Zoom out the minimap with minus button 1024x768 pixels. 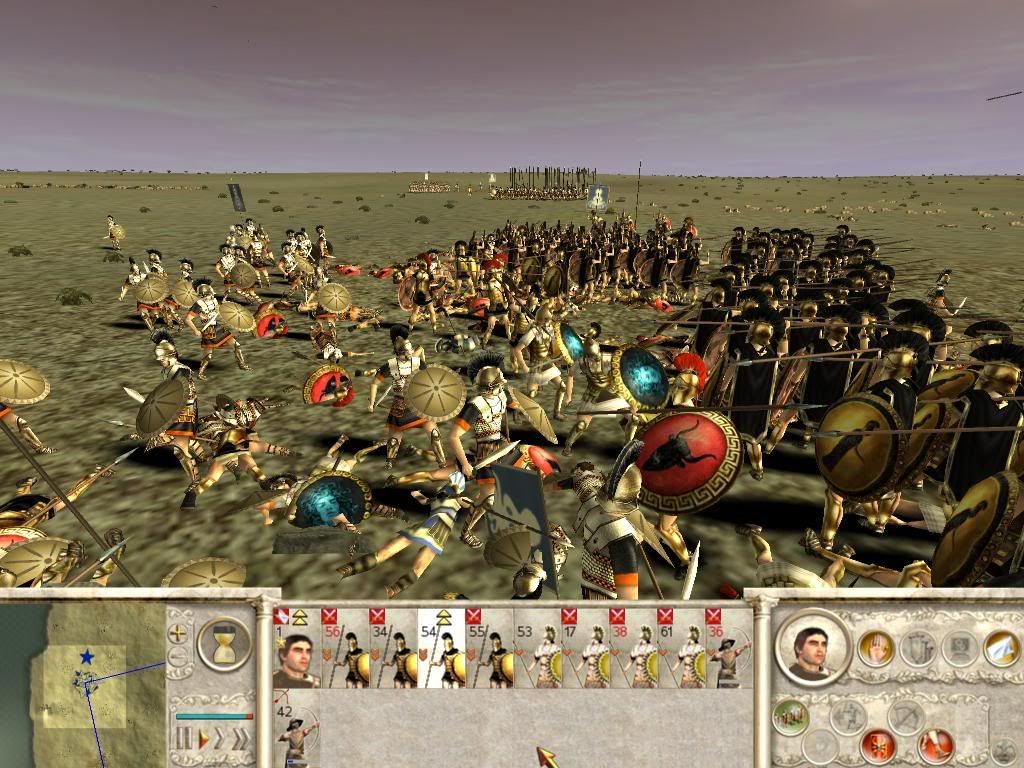tap(179, 657)
